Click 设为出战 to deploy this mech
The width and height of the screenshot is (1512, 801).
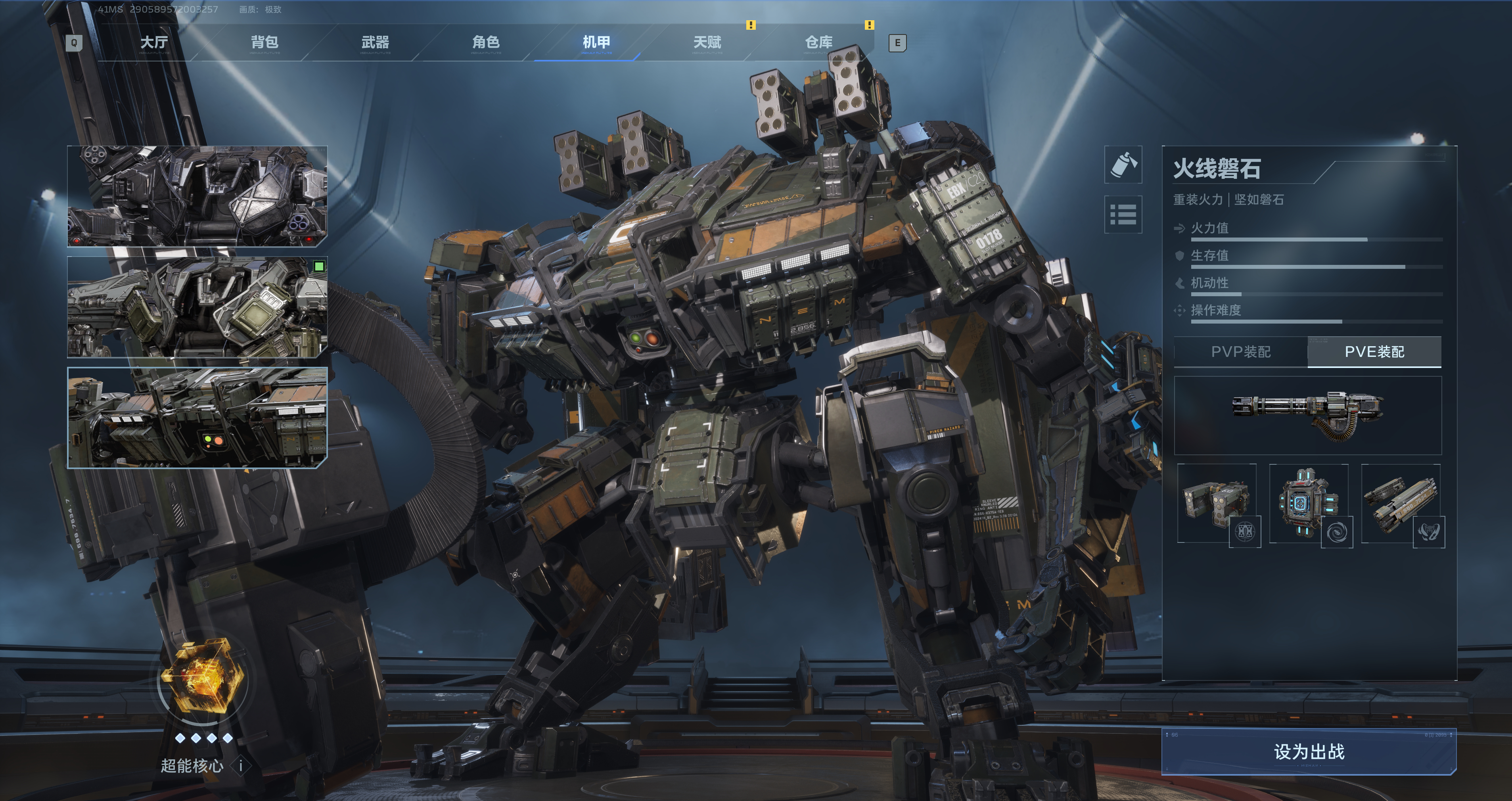click(1308, 752)
